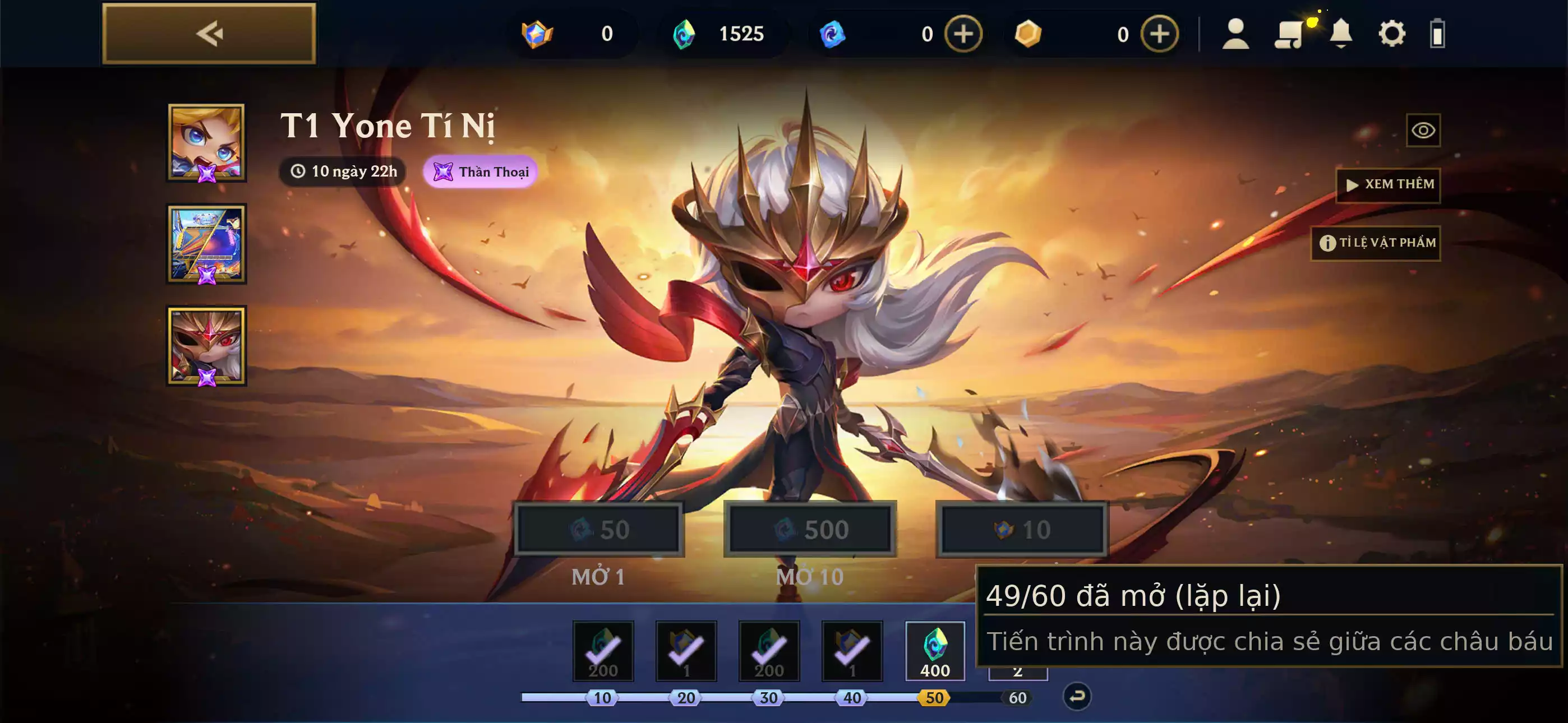Click the 50 marker on the progress bar

click(934, 698)
